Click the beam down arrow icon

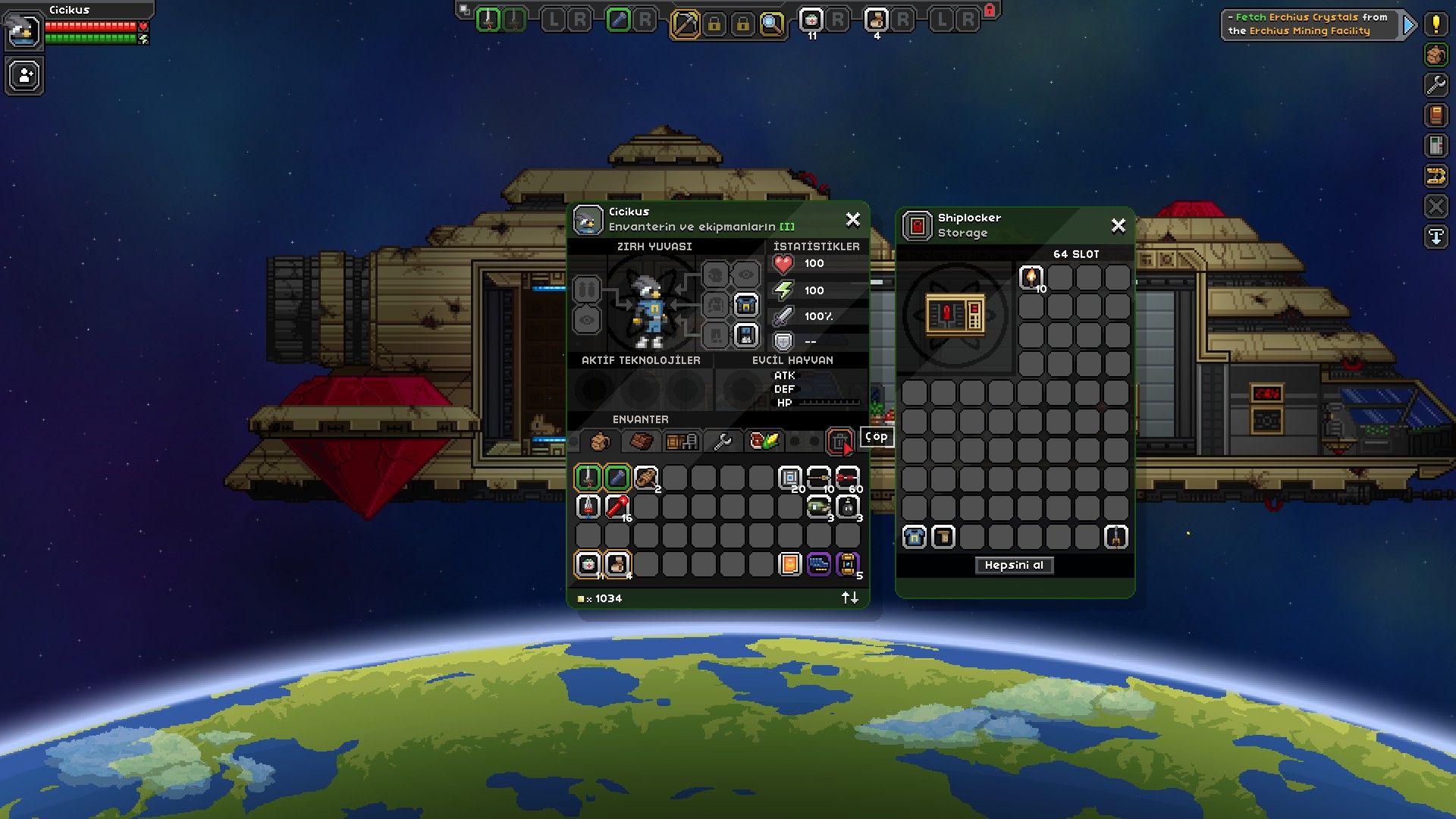(1436, 237)
